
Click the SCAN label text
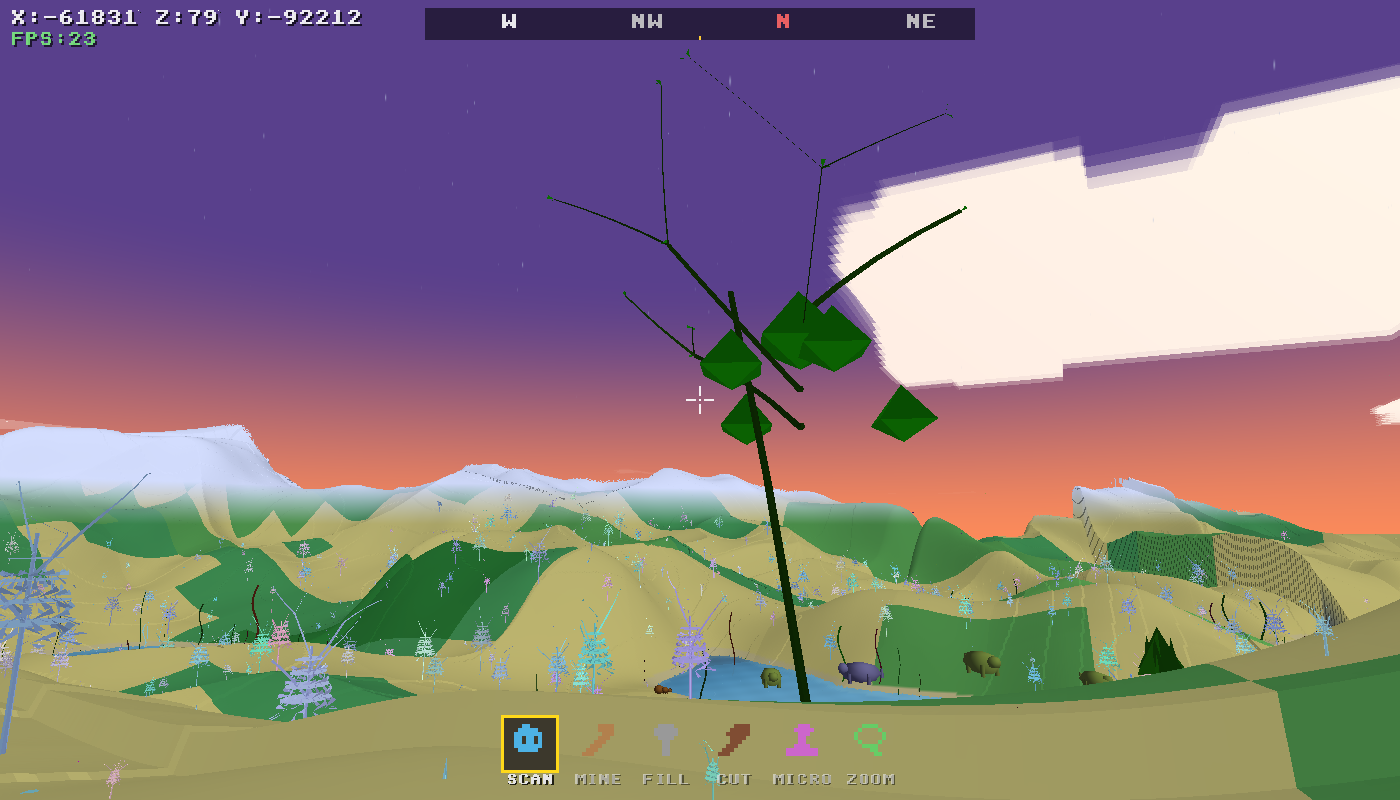[528, 780]
